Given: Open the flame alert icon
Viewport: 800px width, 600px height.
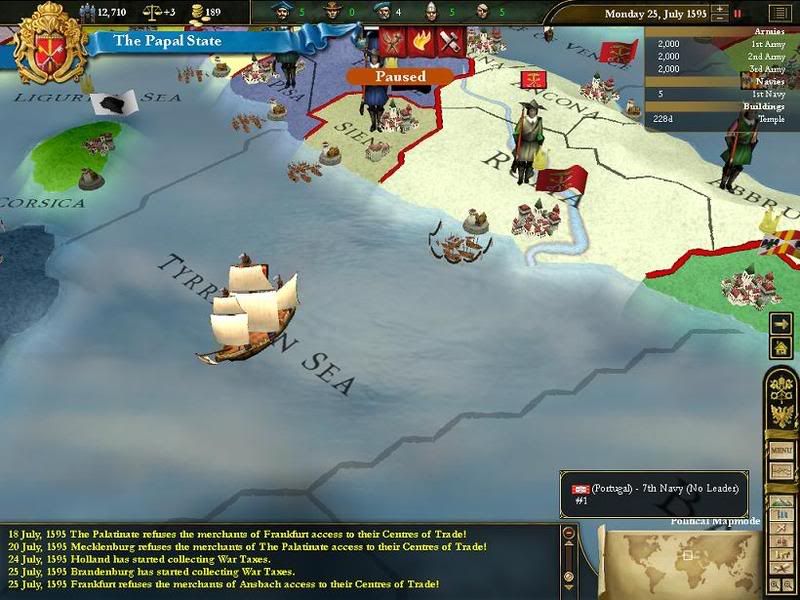Looking at the screenshot, I should (x=421, y=42).
